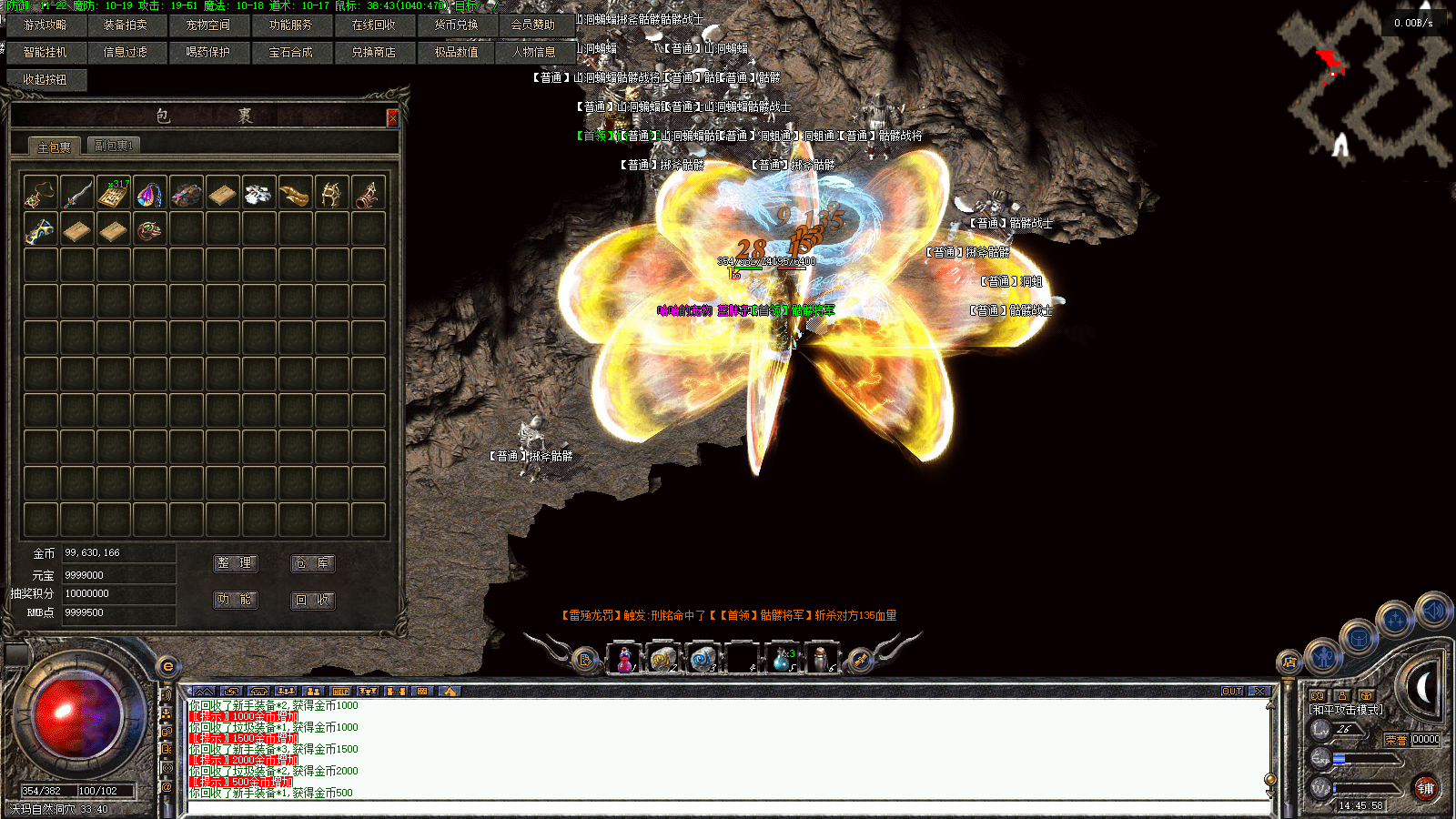Select the helmet item in the bag
Image resolution: width=1456 pixels, height=819 pixels.
332,193
